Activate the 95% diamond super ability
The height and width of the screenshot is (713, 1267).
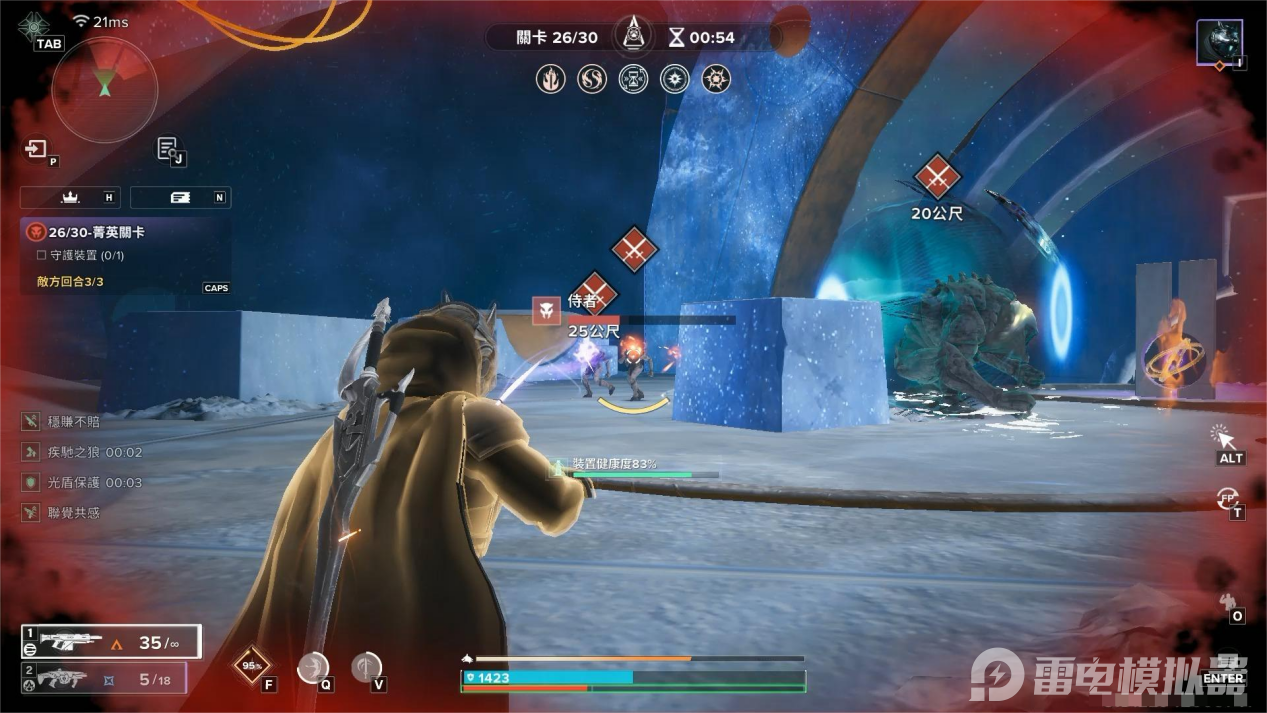tap(251, 666)
